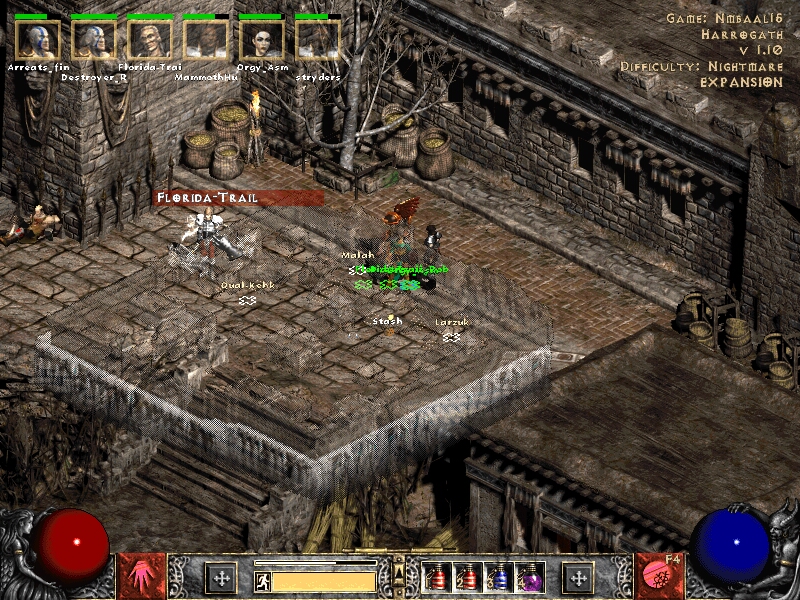This screenshot has width=800, height=600.
Task: Use the purple rejuvenation potion in belt
Action: (x=529, y=578)
